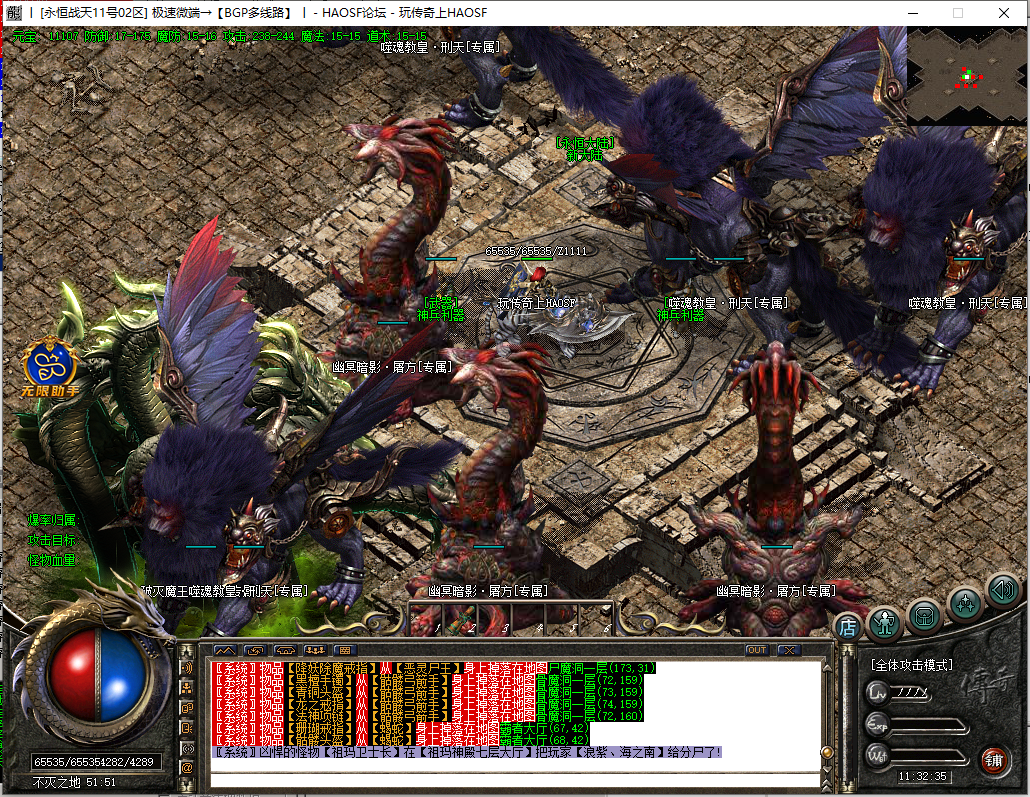Screen dimensions: 1030x797
Task: Click the OUT button above the chat
Action: pos(757,650)
